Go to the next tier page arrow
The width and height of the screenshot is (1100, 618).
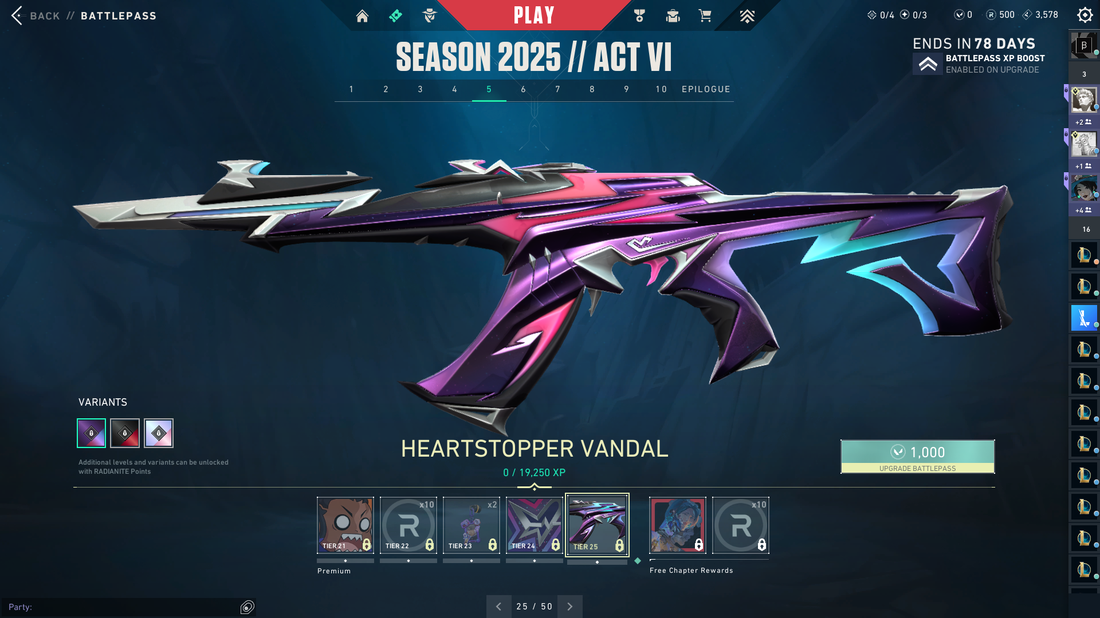570,606
